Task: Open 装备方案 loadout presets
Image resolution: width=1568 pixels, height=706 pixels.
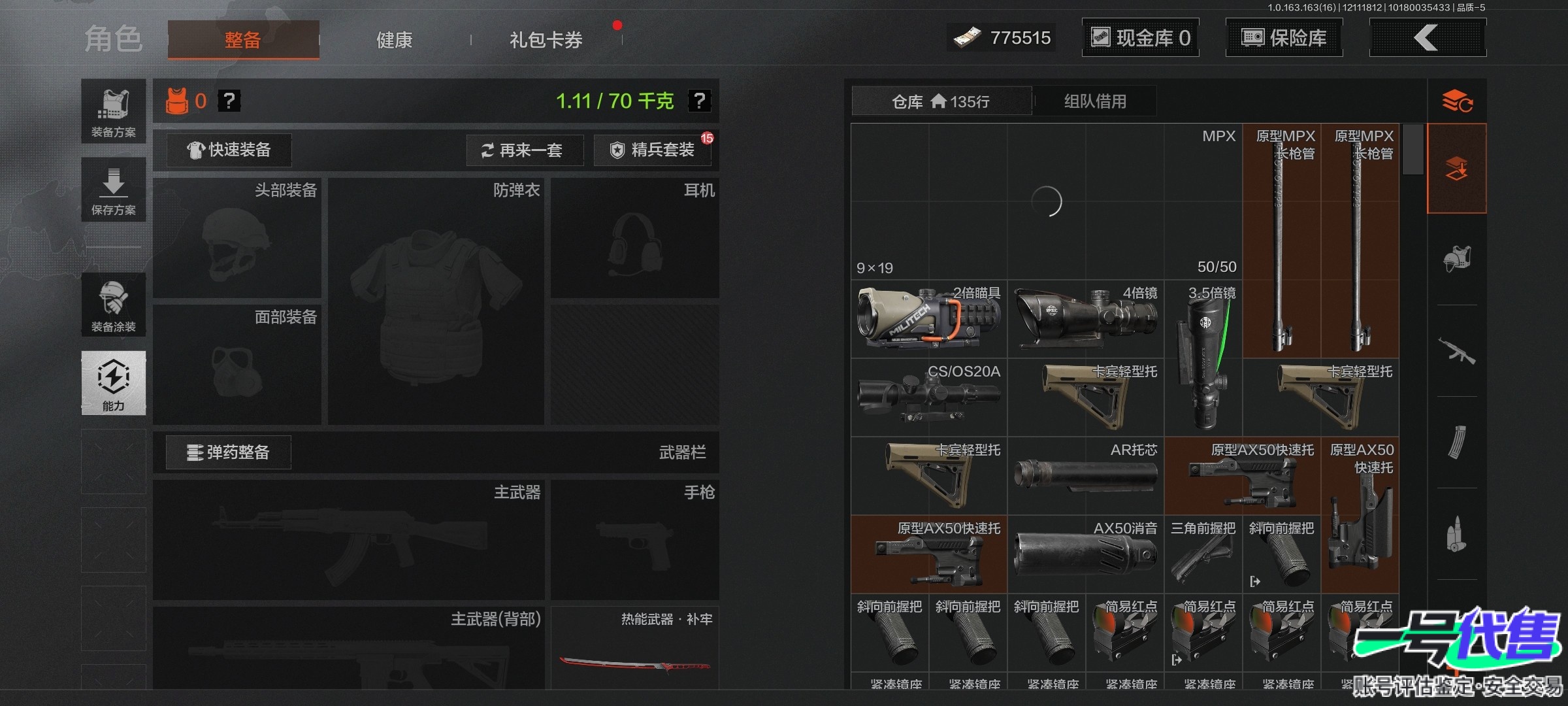Action: pyautogui.click(x=113, y=111)
